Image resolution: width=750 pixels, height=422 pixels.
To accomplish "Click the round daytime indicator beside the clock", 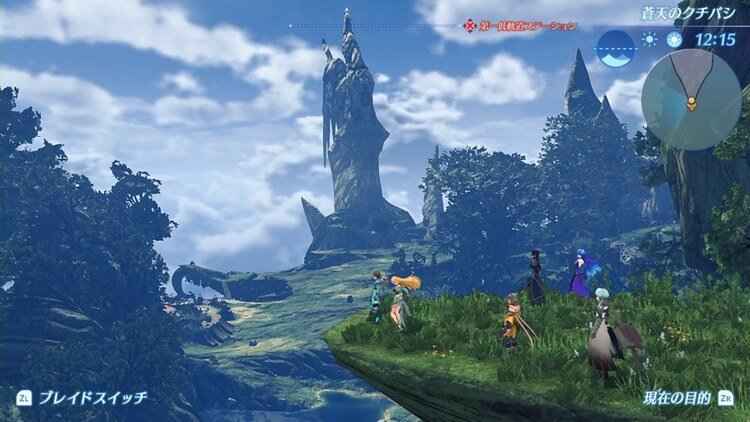I will tap(675, 41).
